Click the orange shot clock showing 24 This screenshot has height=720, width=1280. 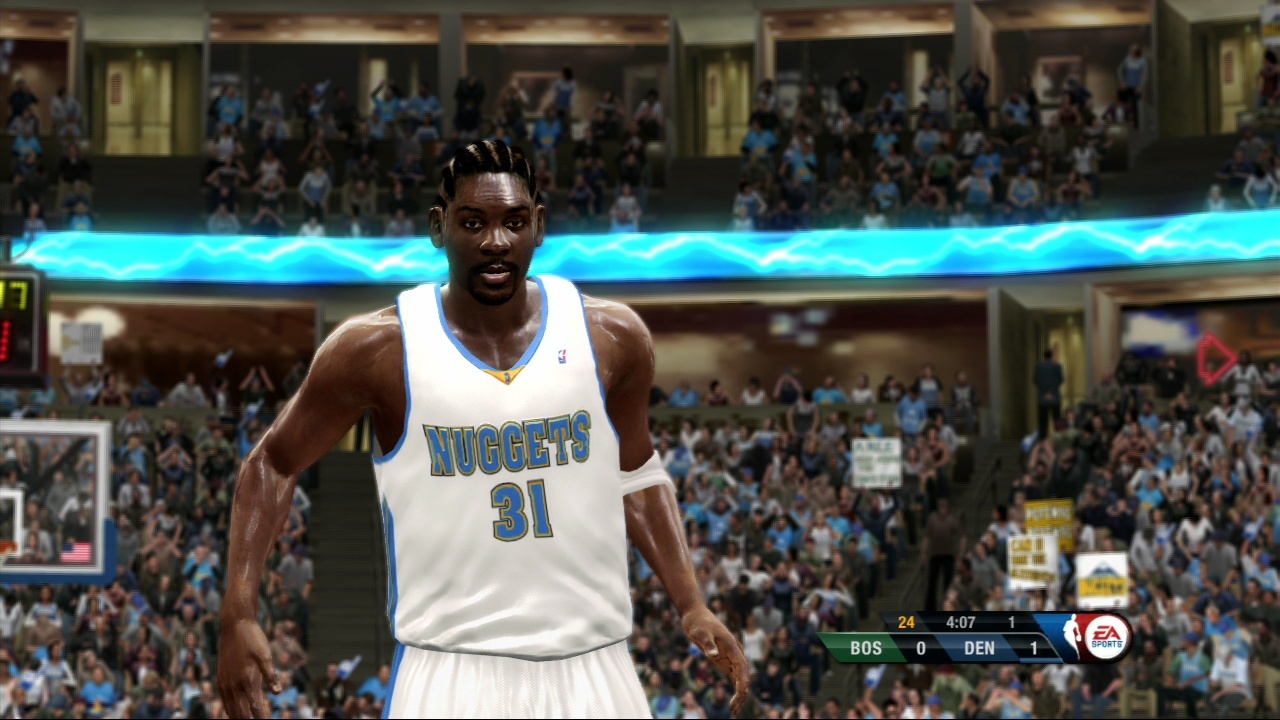coord(905,622)
